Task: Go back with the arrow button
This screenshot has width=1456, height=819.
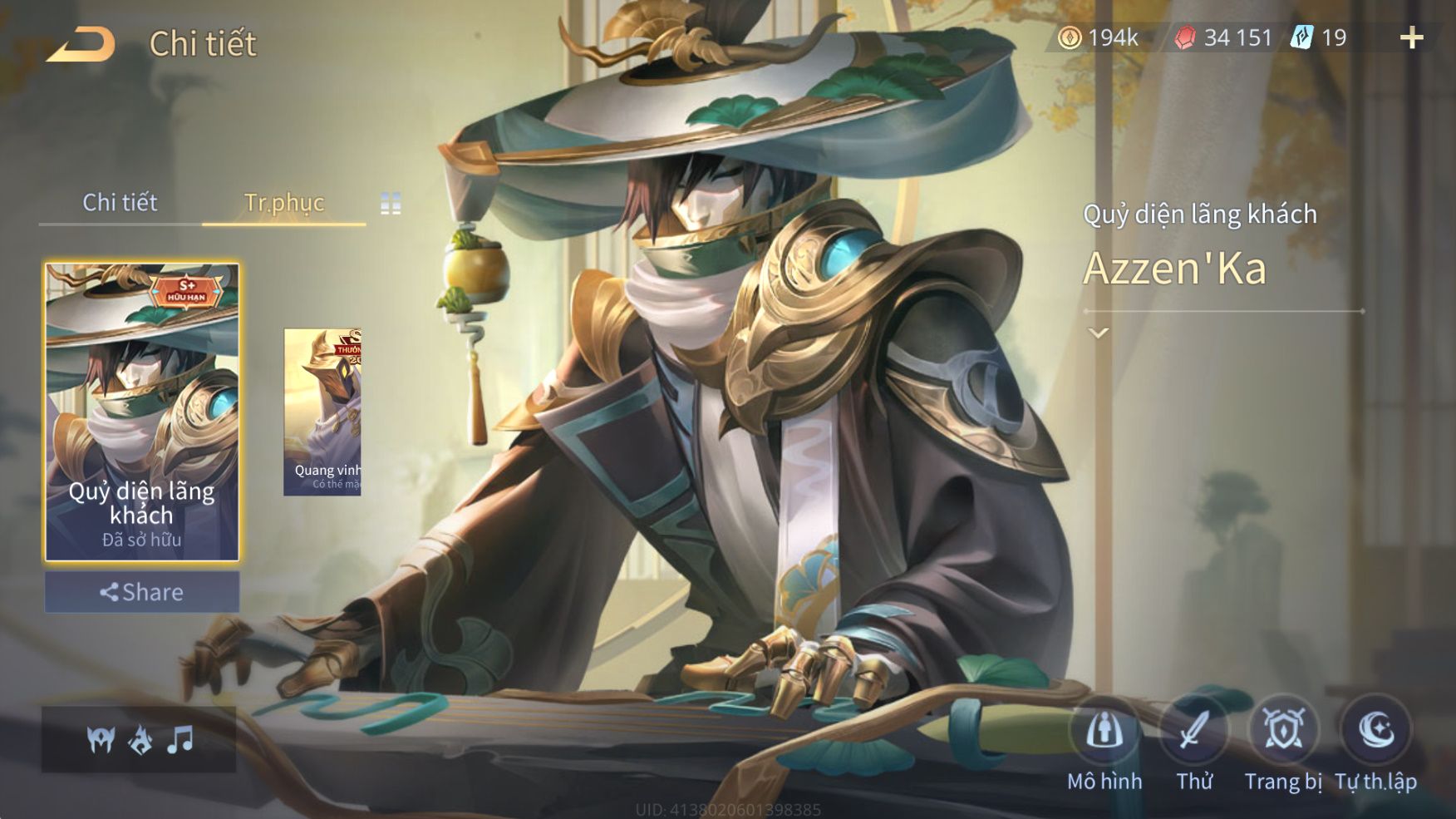Action: tap(81, 45)
